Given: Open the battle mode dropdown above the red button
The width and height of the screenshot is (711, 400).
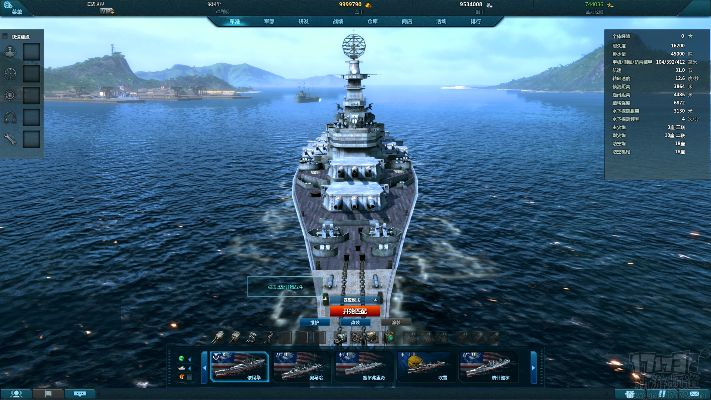Looking at the screenshot, I should click(354, 298).
